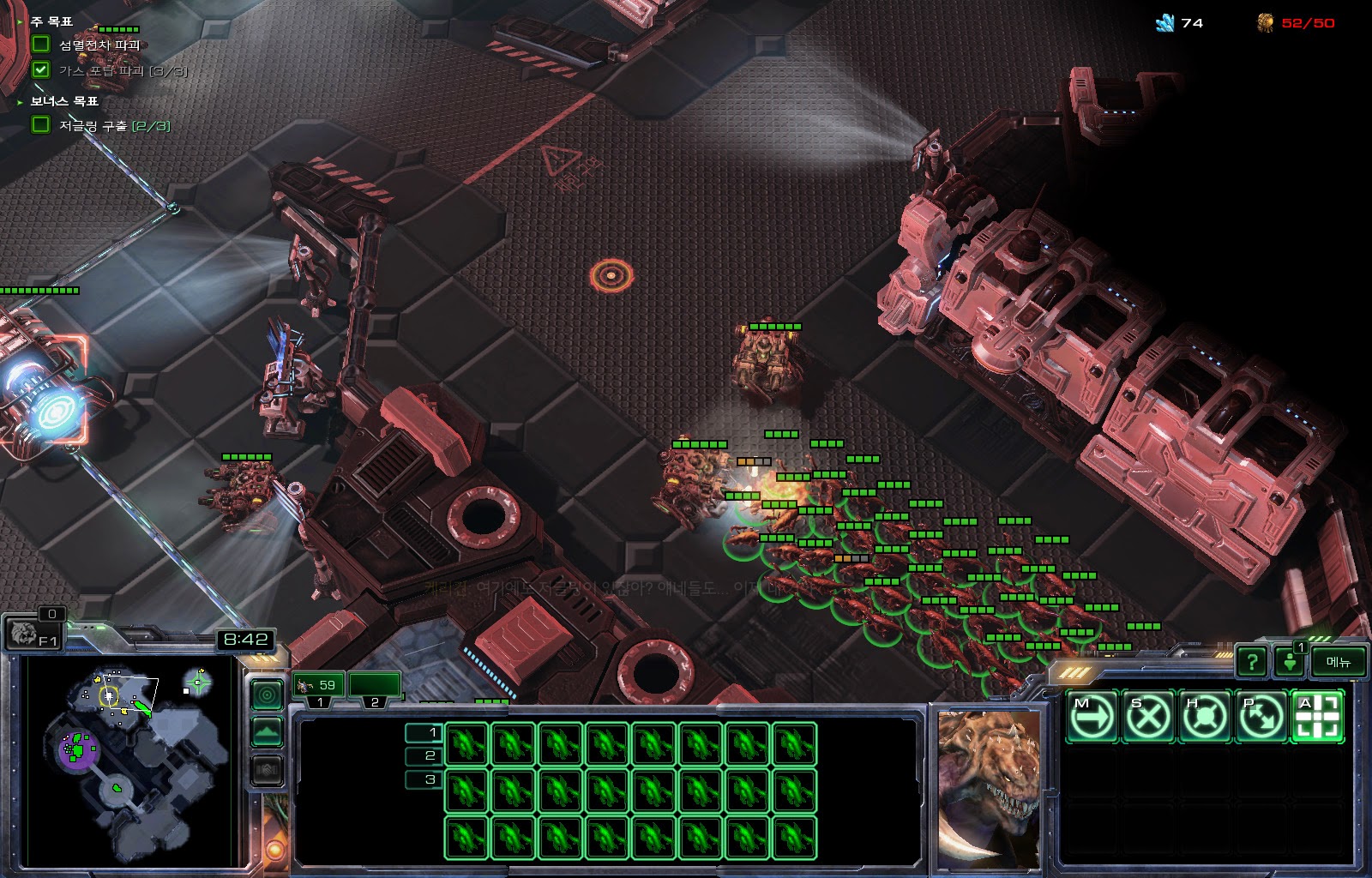This screenshot has width=1372, height=878.
Task: Activate the Attack command button
Action: click(x=1317, y=715)
